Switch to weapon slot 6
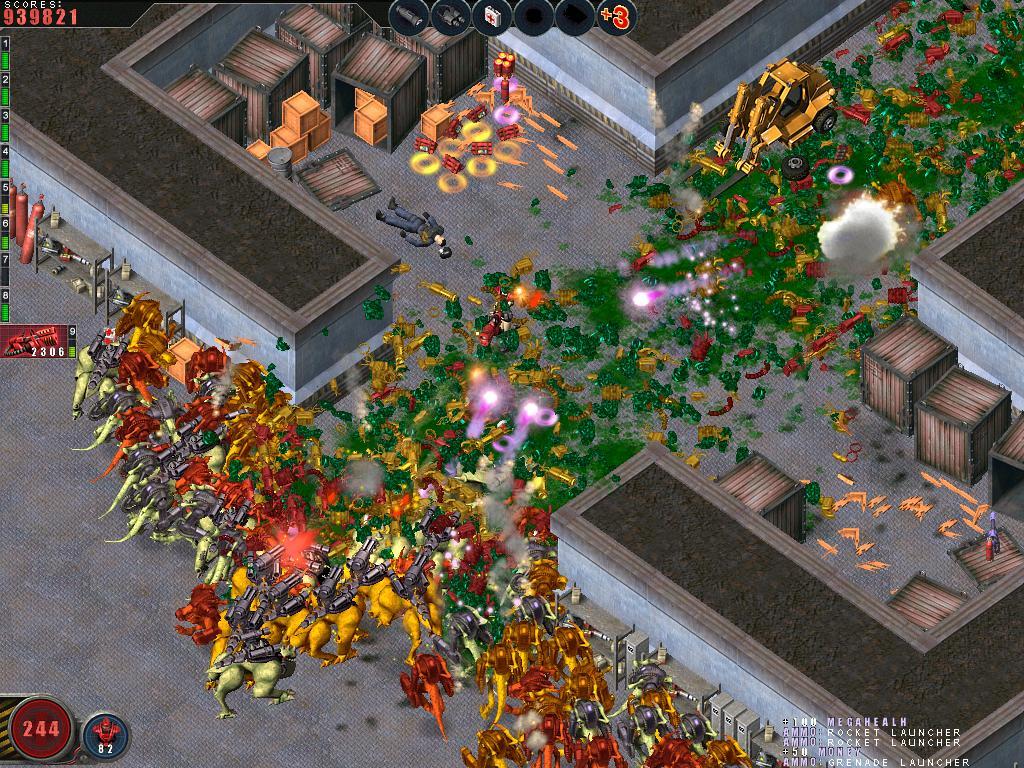This screenshot has width=1024, height=768. pyautogui.click(x=5, y=234)
